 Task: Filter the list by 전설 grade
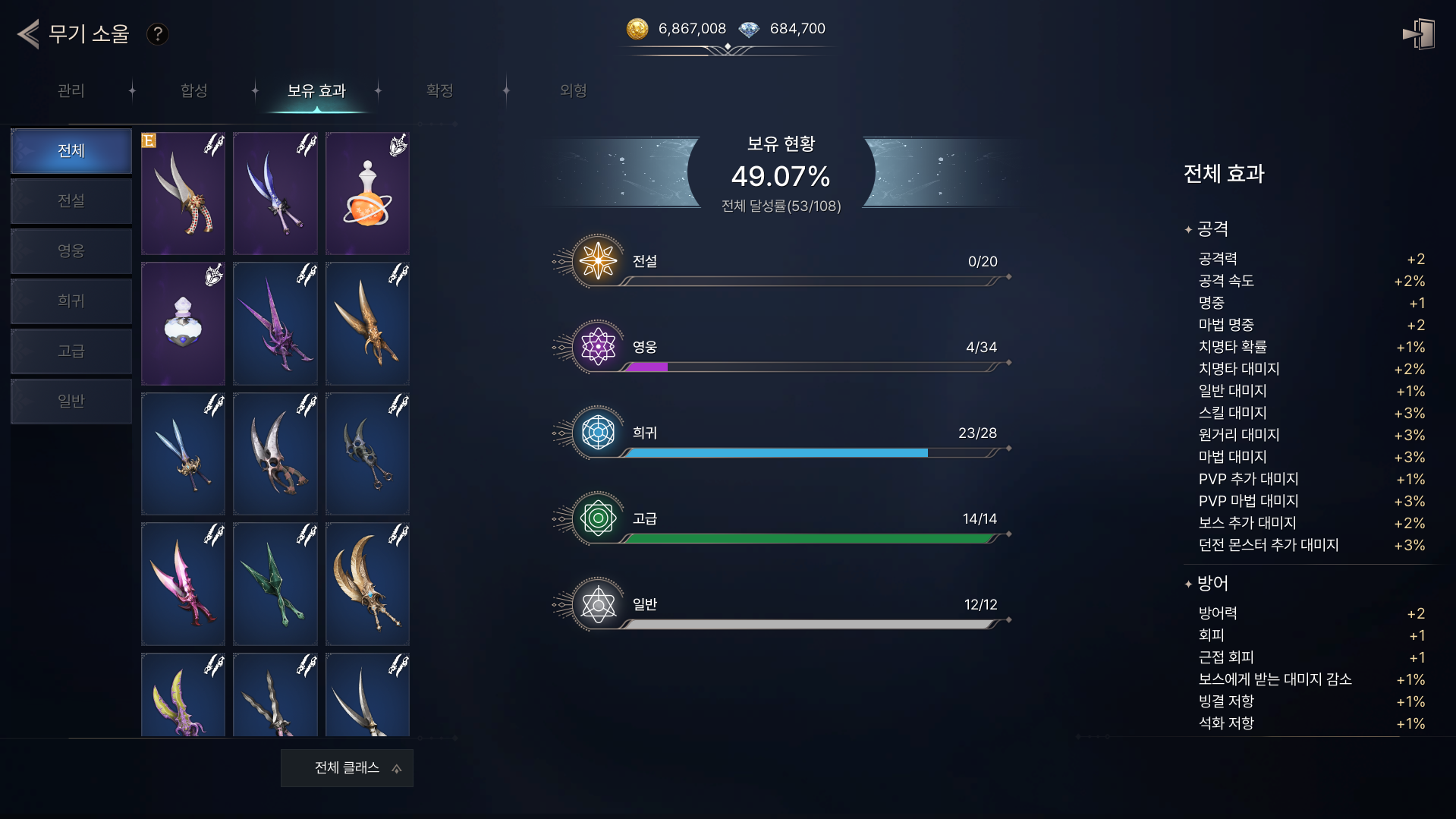pos(71,201)
